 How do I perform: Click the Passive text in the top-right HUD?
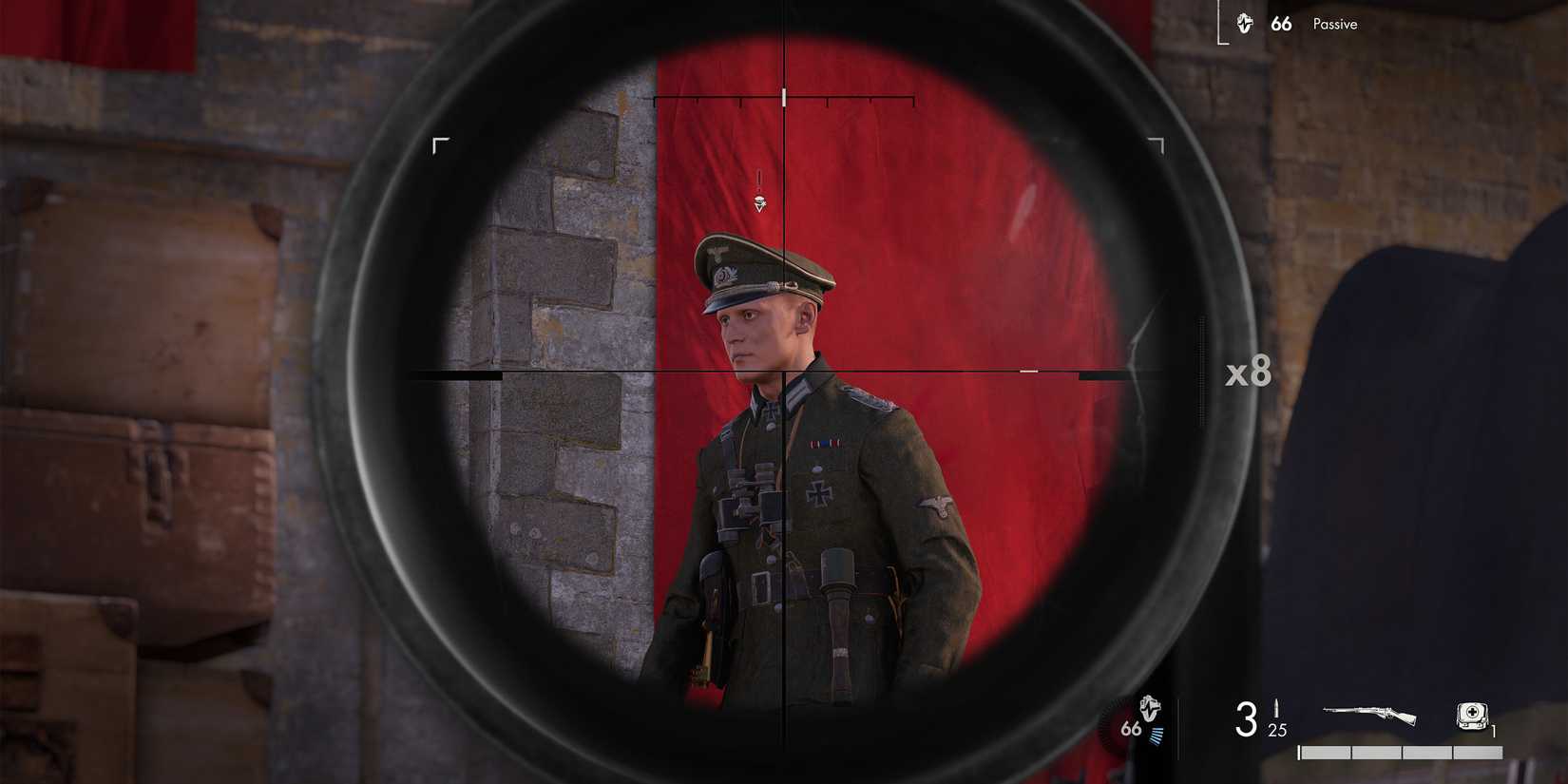tap(1334, 24)
